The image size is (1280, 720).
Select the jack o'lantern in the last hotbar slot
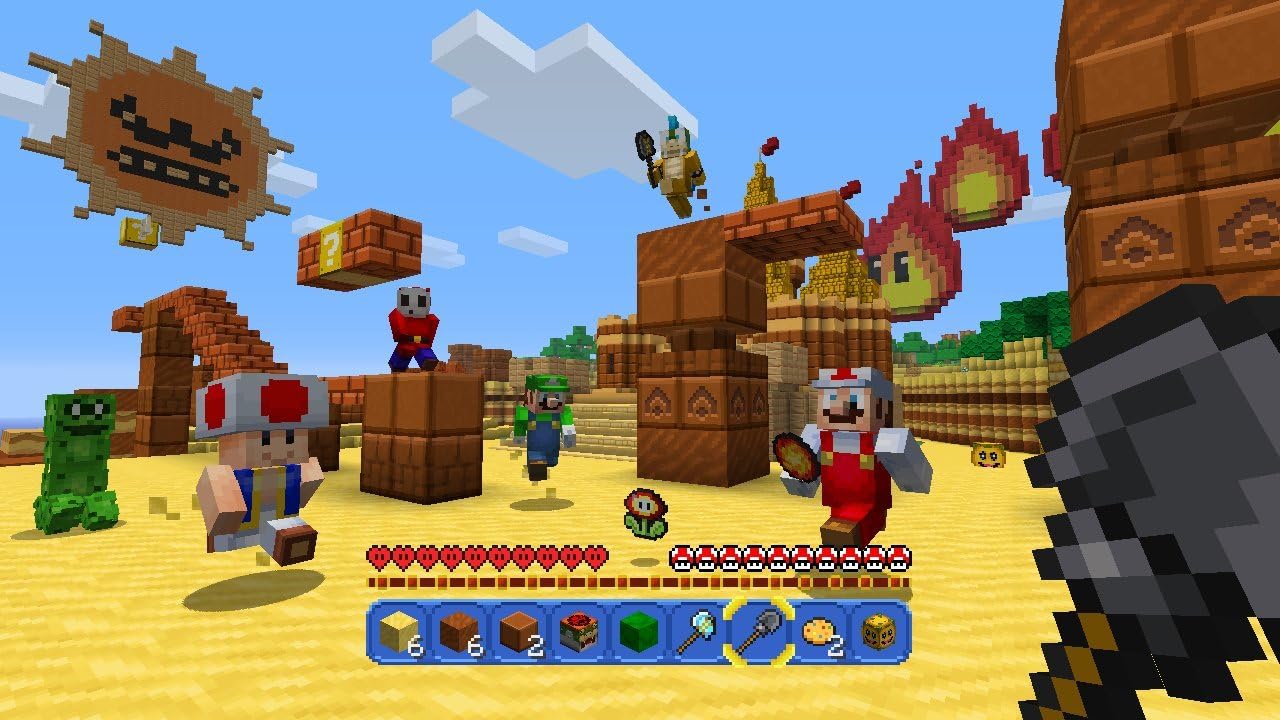[877, 631]
